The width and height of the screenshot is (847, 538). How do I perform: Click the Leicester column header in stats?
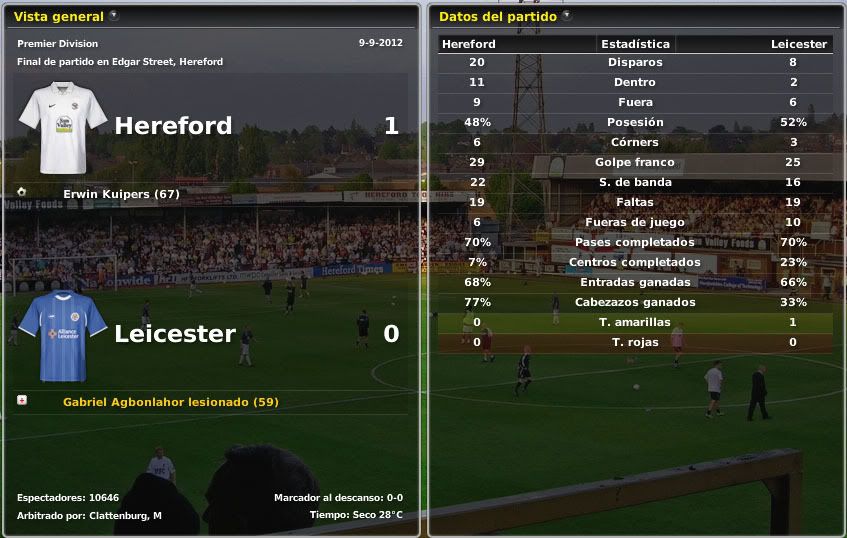click(798, 44)
